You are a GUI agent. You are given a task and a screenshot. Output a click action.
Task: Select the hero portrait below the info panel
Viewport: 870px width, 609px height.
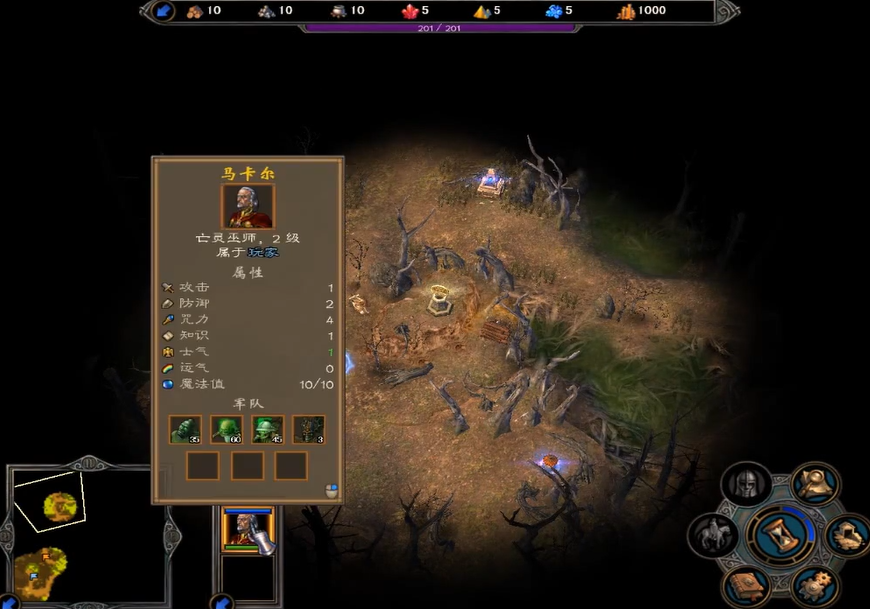coord(247,529)
